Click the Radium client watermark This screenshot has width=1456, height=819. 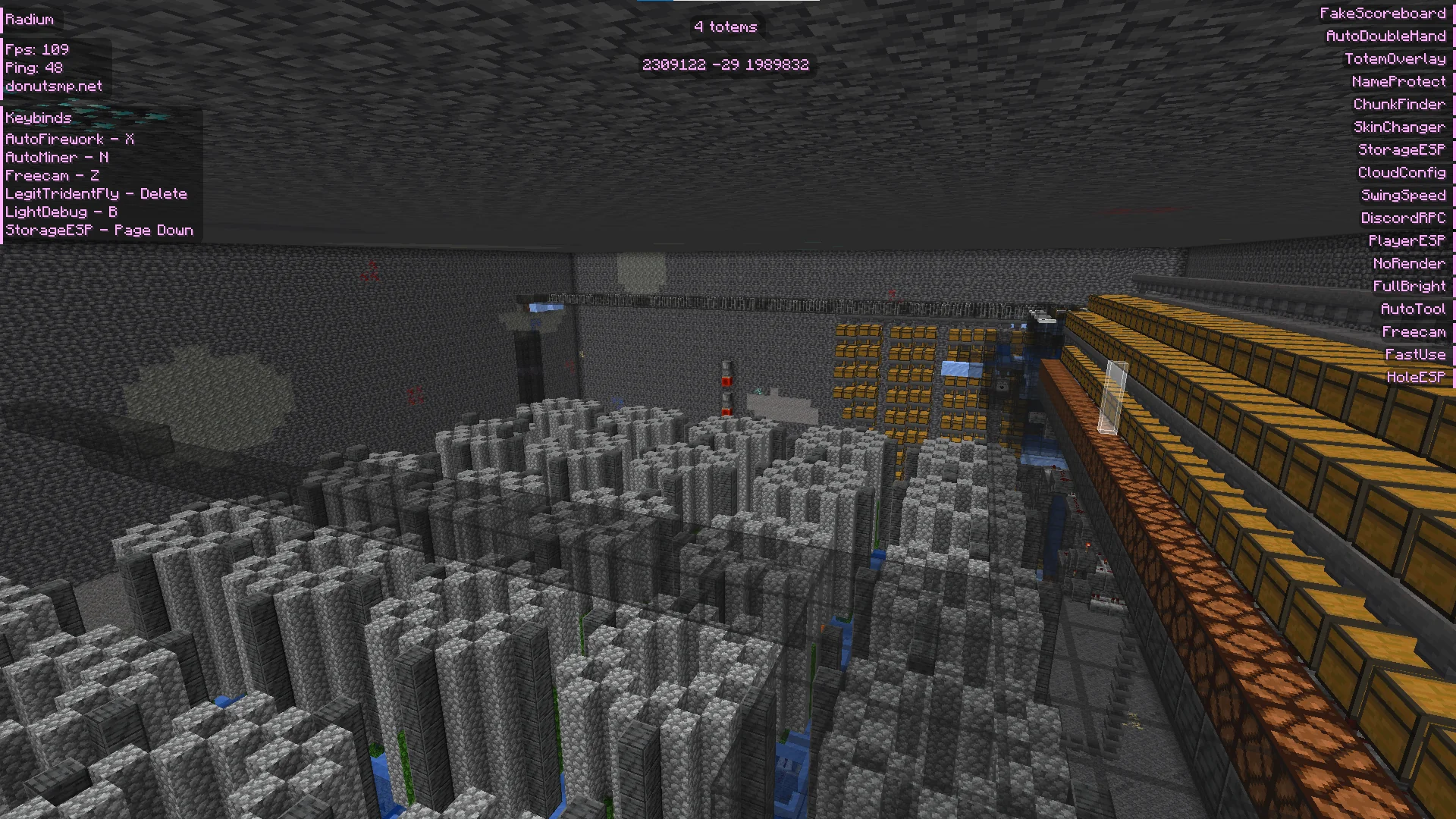pyautogui.click(x=29, y=19)
